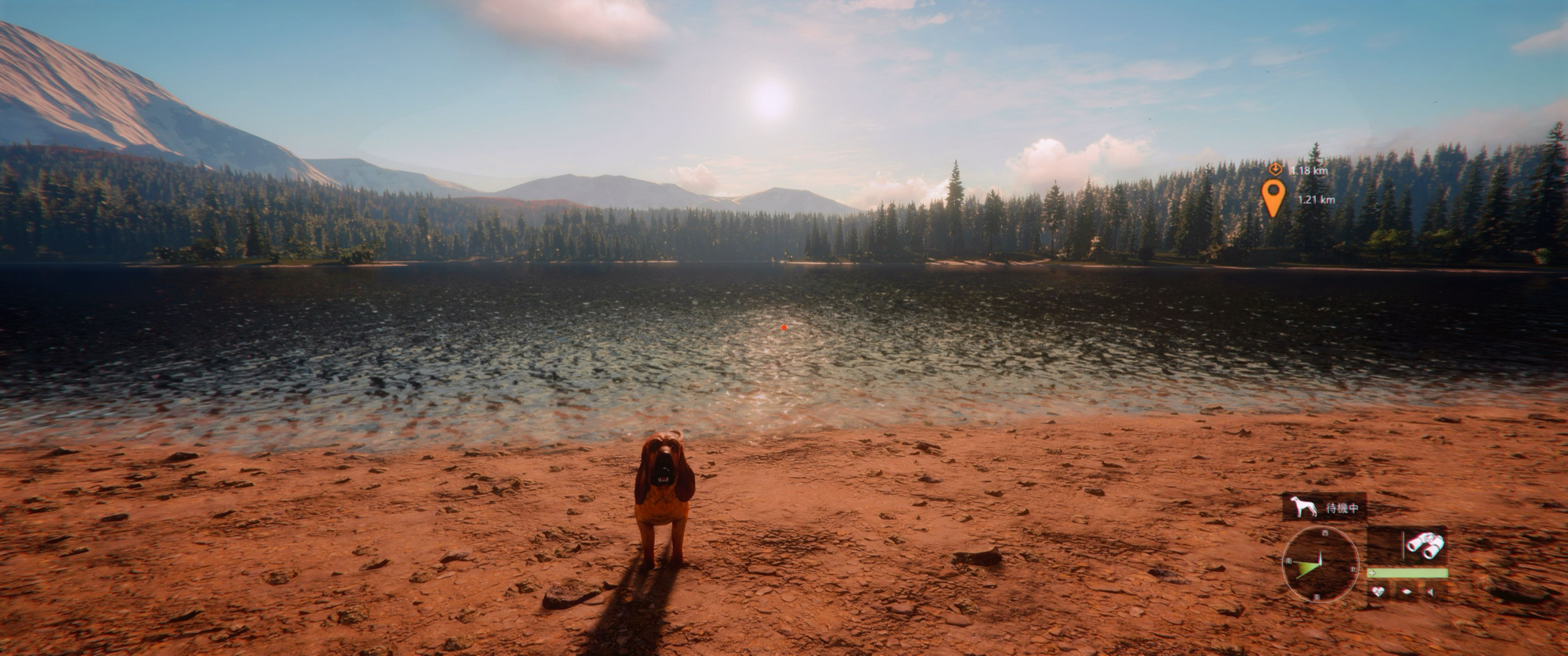Click the speaker noise level icon
The image size is (1568, 656).
[1431, 592]
